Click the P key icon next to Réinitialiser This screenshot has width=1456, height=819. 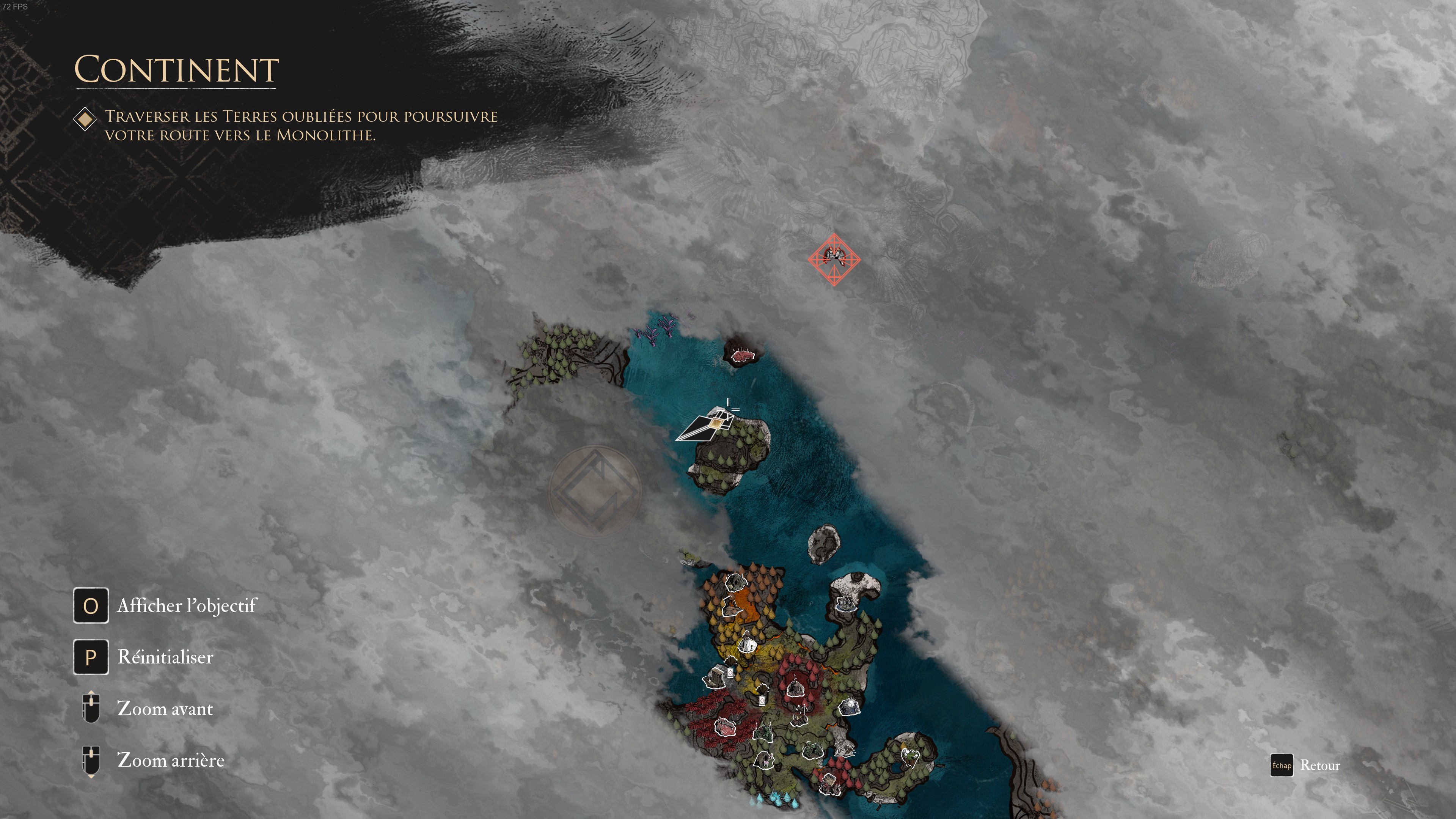coord(91,657)
